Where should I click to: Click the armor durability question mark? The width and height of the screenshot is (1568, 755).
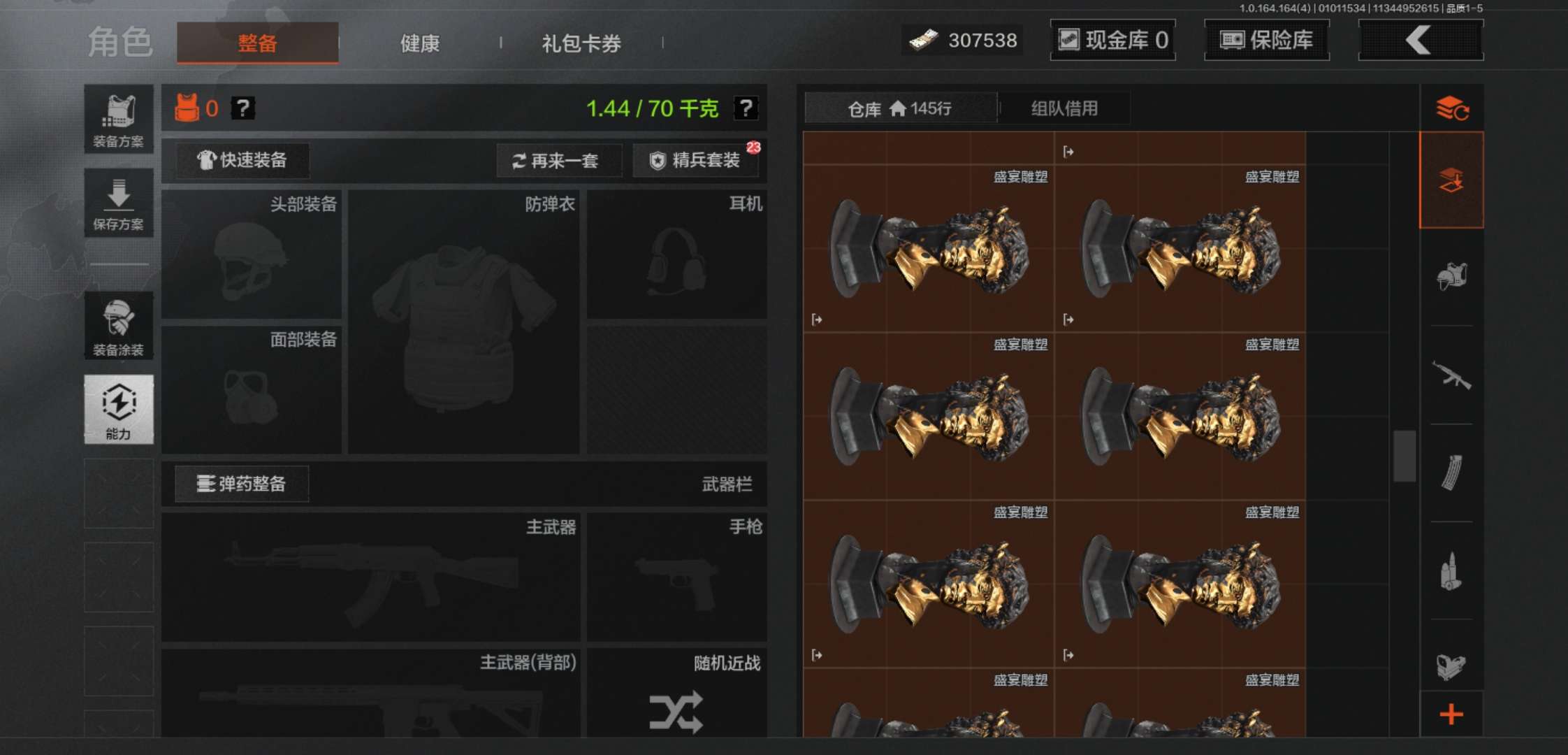point(242,108)
